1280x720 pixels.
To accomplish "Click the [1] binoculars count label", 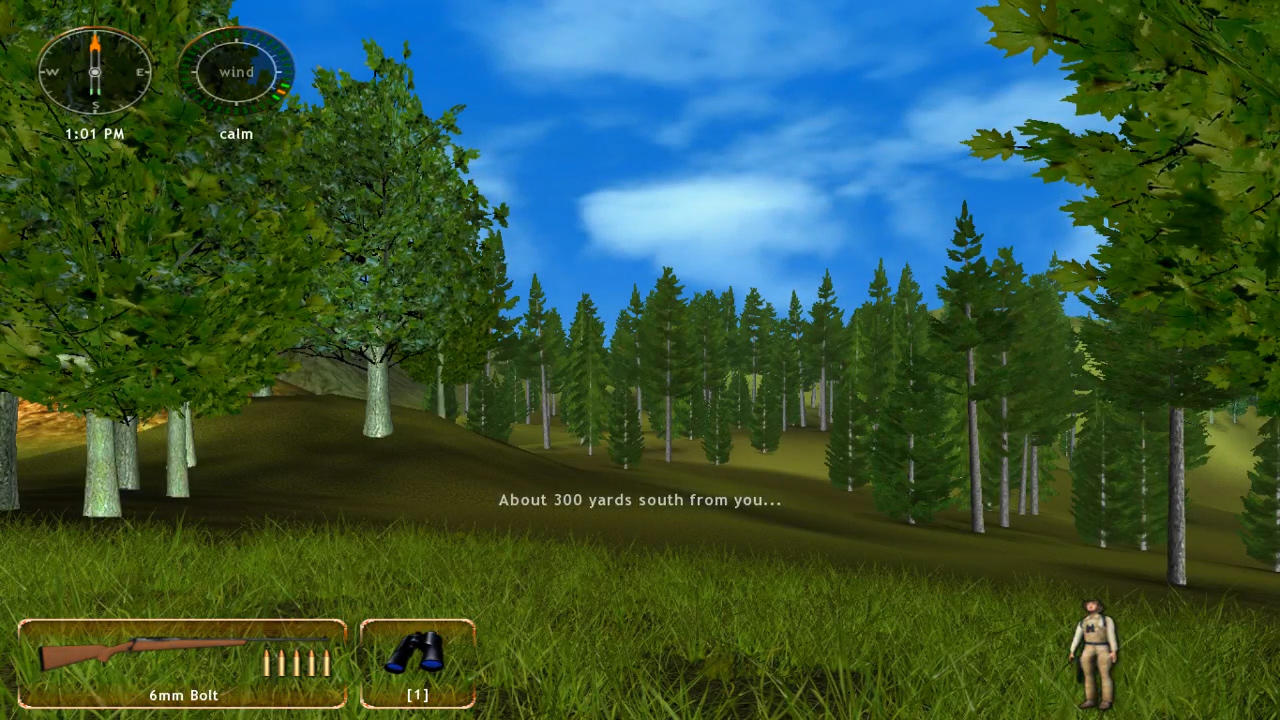I will [417, 694].
